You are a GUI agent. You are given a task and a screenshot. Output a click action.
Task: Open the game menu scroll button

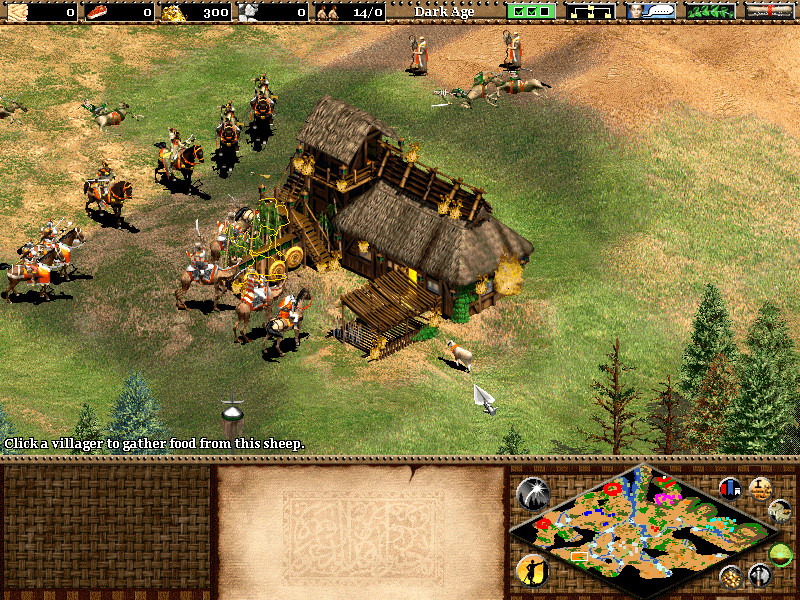click(769, 12)
